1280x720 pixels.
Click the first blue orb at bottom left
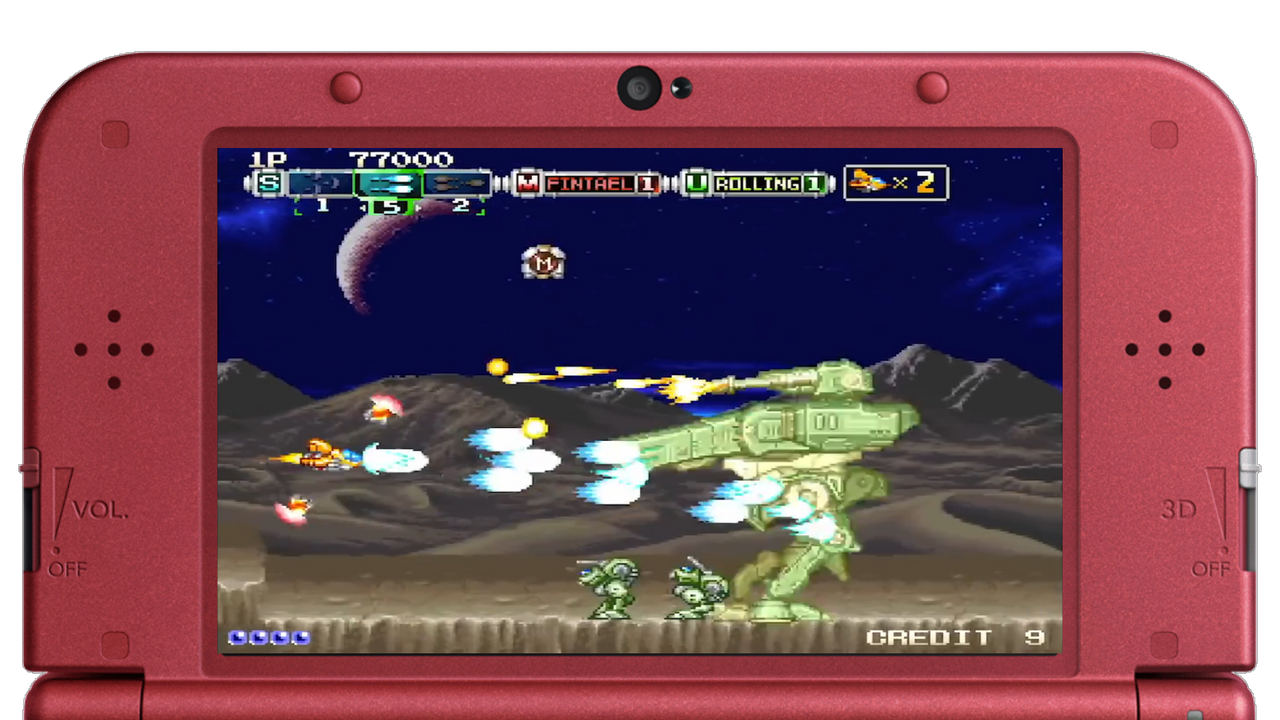tap(239, 637)
